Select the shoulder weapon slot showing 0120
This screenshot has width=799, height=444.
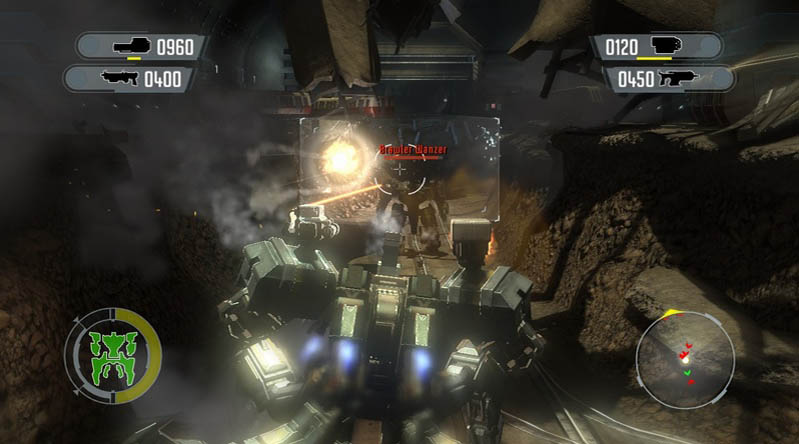[656, 46]
